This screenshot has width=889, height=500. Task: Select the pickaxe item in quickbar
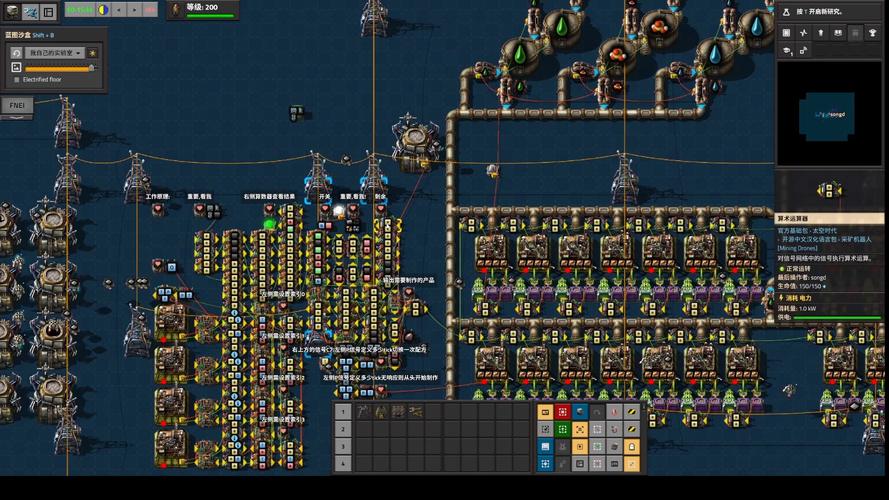tap(364, 411)
